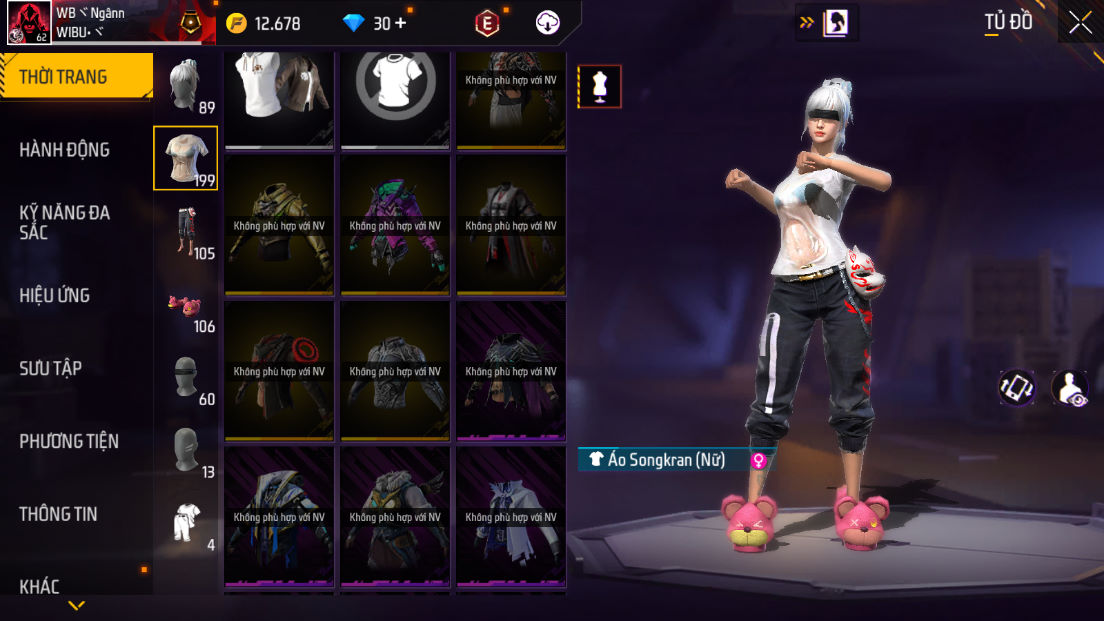Open the cloud download icon
1104x621 pixels.
click(548, 23)
